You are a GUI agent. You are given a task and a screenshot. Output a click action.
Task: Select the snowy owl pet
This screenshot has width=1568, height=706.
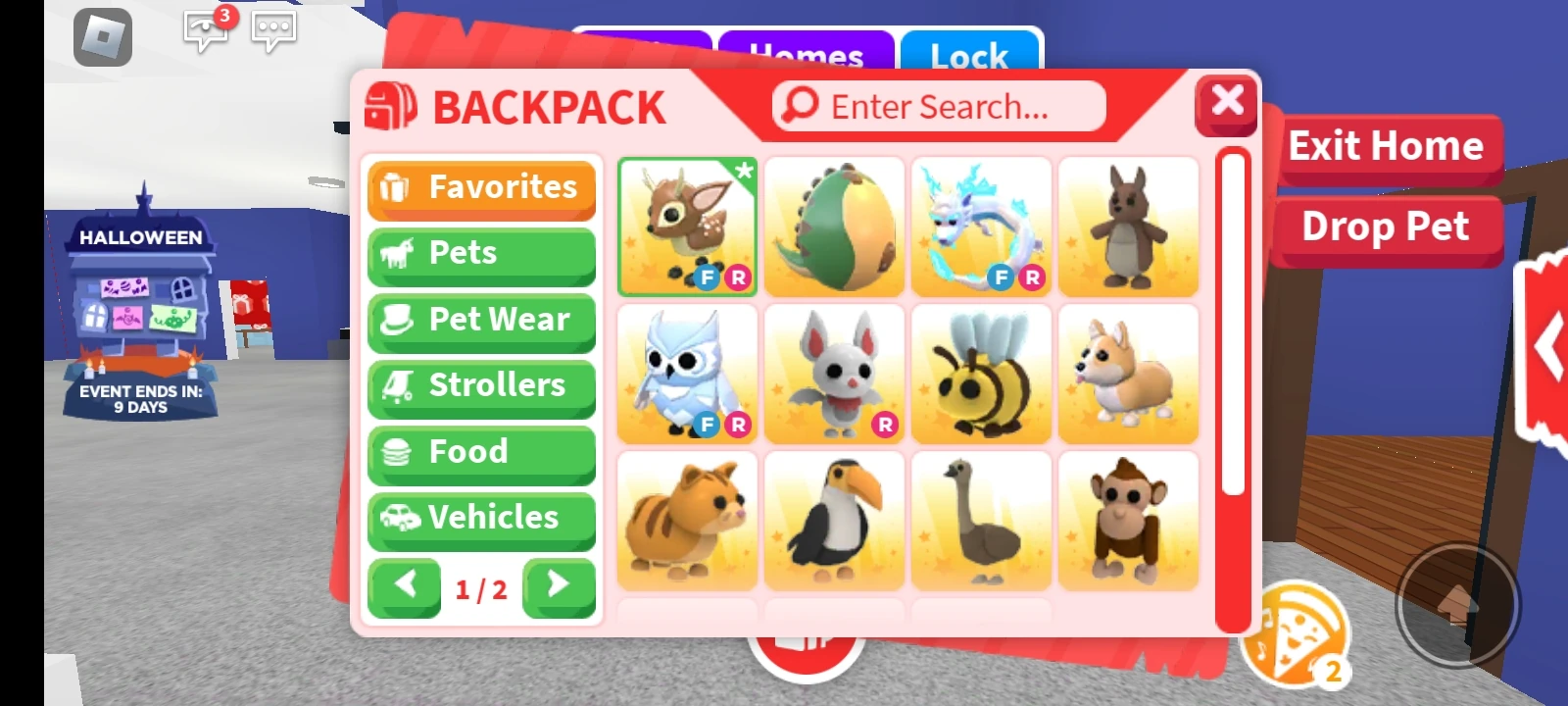point(687,373)
